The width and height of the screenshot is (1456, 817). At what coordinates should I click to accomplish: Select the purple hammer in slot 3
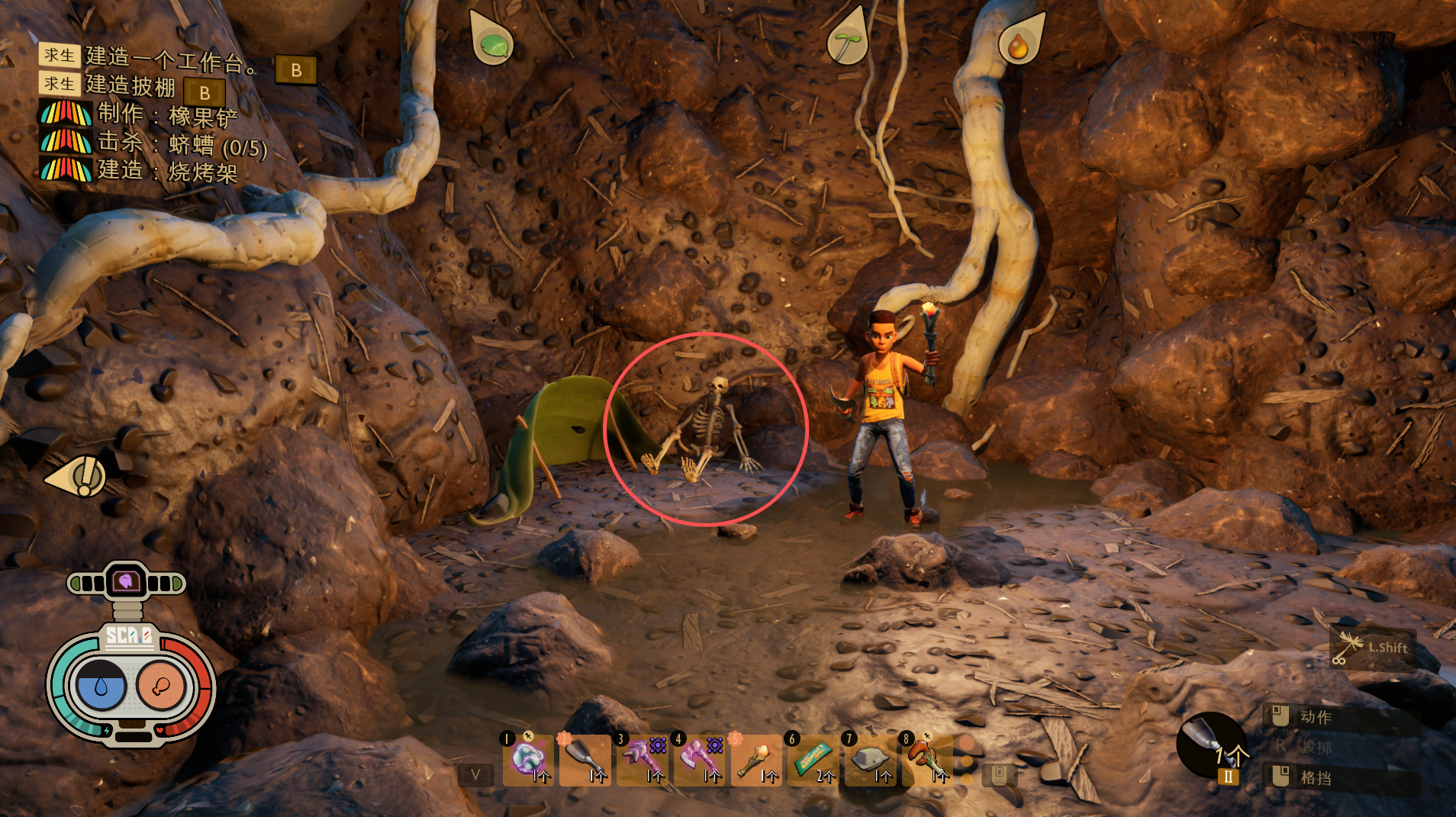point(642,759)
